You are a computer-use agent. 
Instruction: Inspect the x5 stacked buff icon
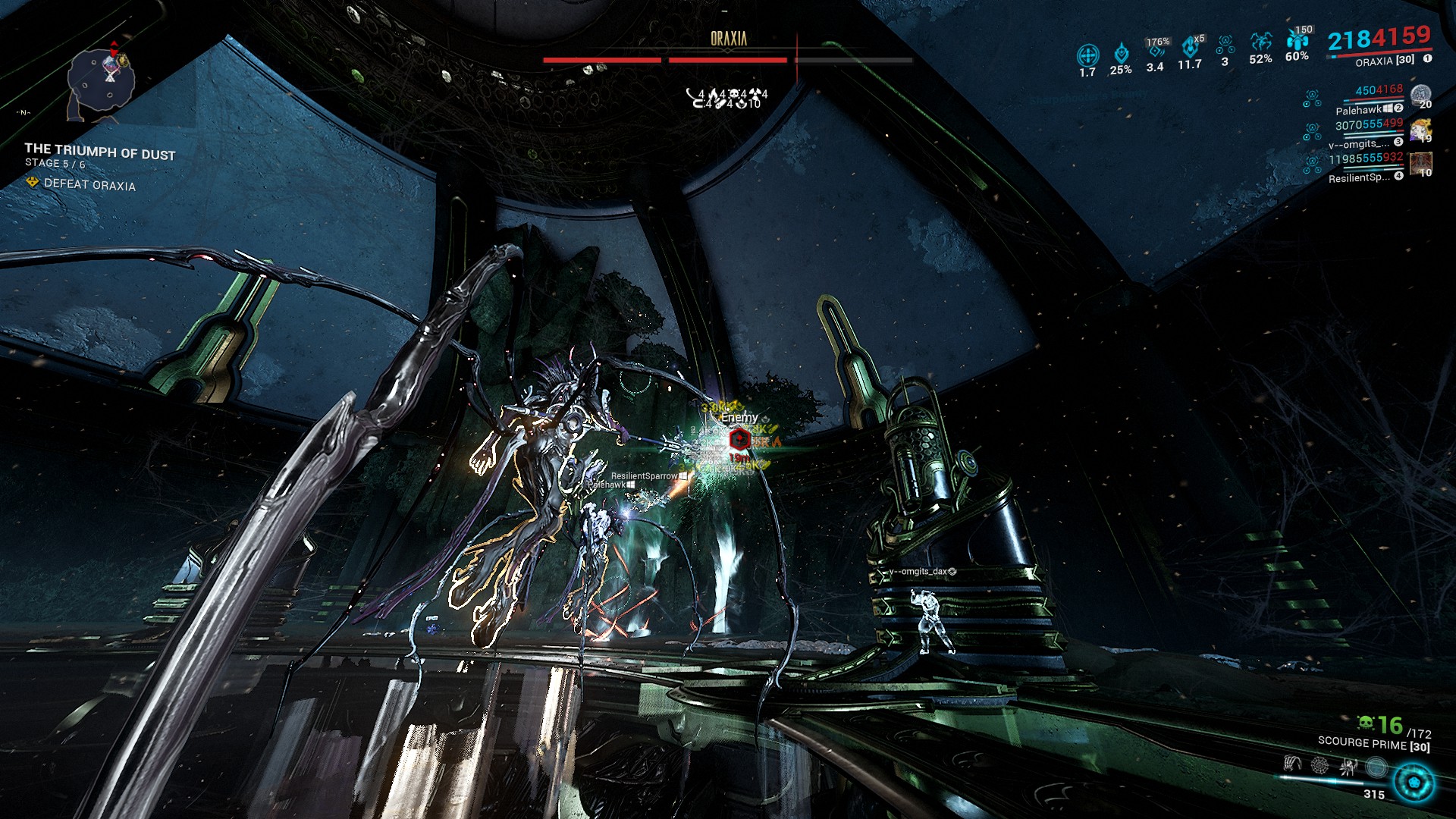[x=1190, y=47]
